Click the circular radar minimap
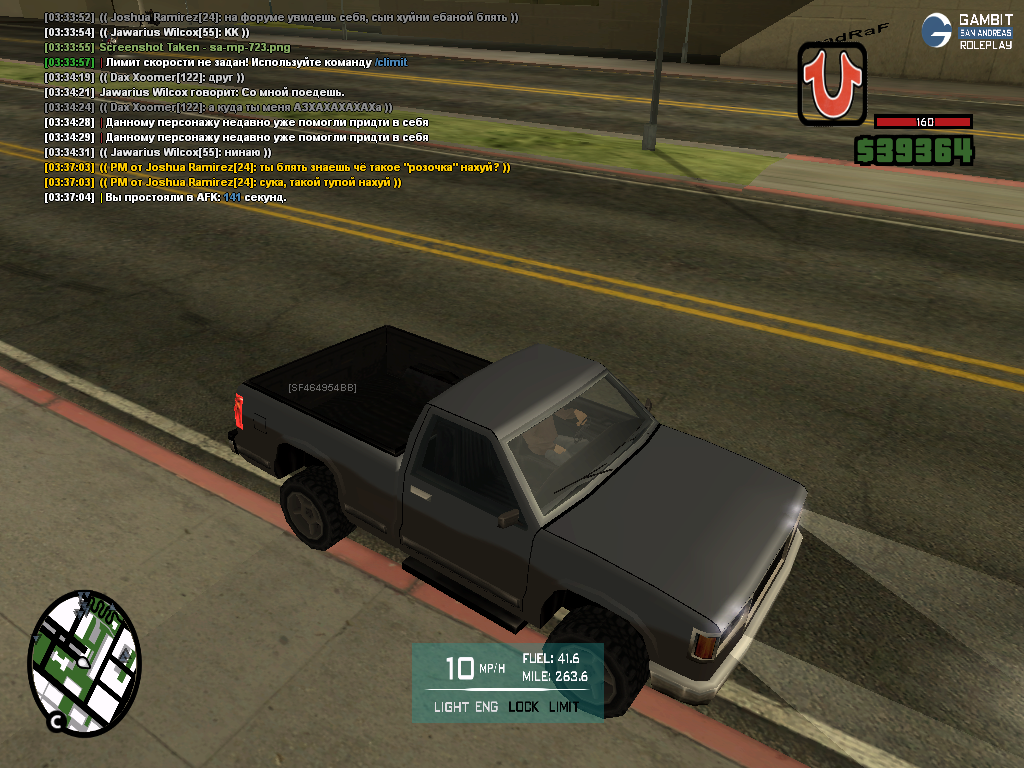 [84, 662]
